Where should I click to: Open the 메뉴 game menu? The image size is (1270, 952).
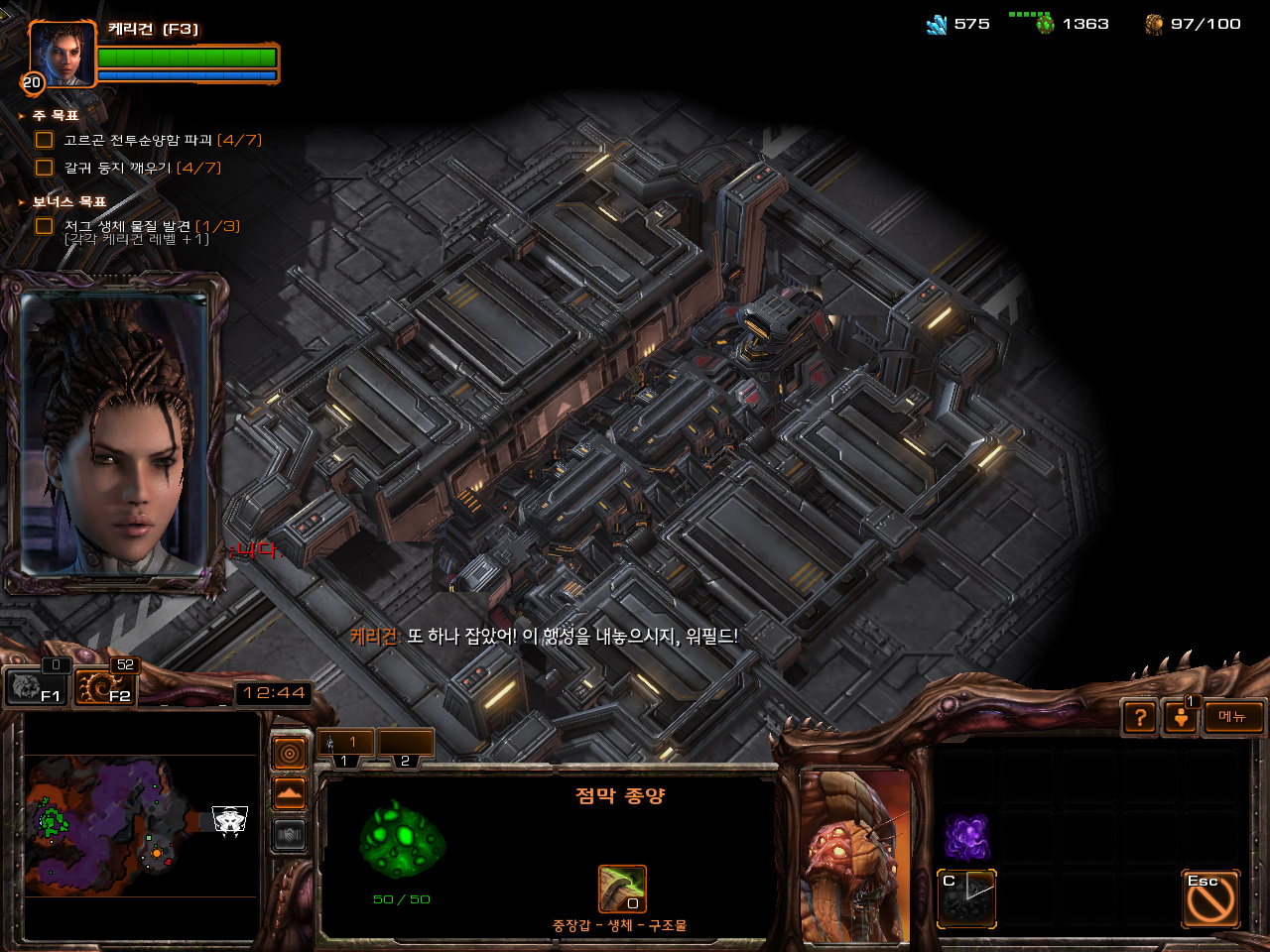point(1233,717)
